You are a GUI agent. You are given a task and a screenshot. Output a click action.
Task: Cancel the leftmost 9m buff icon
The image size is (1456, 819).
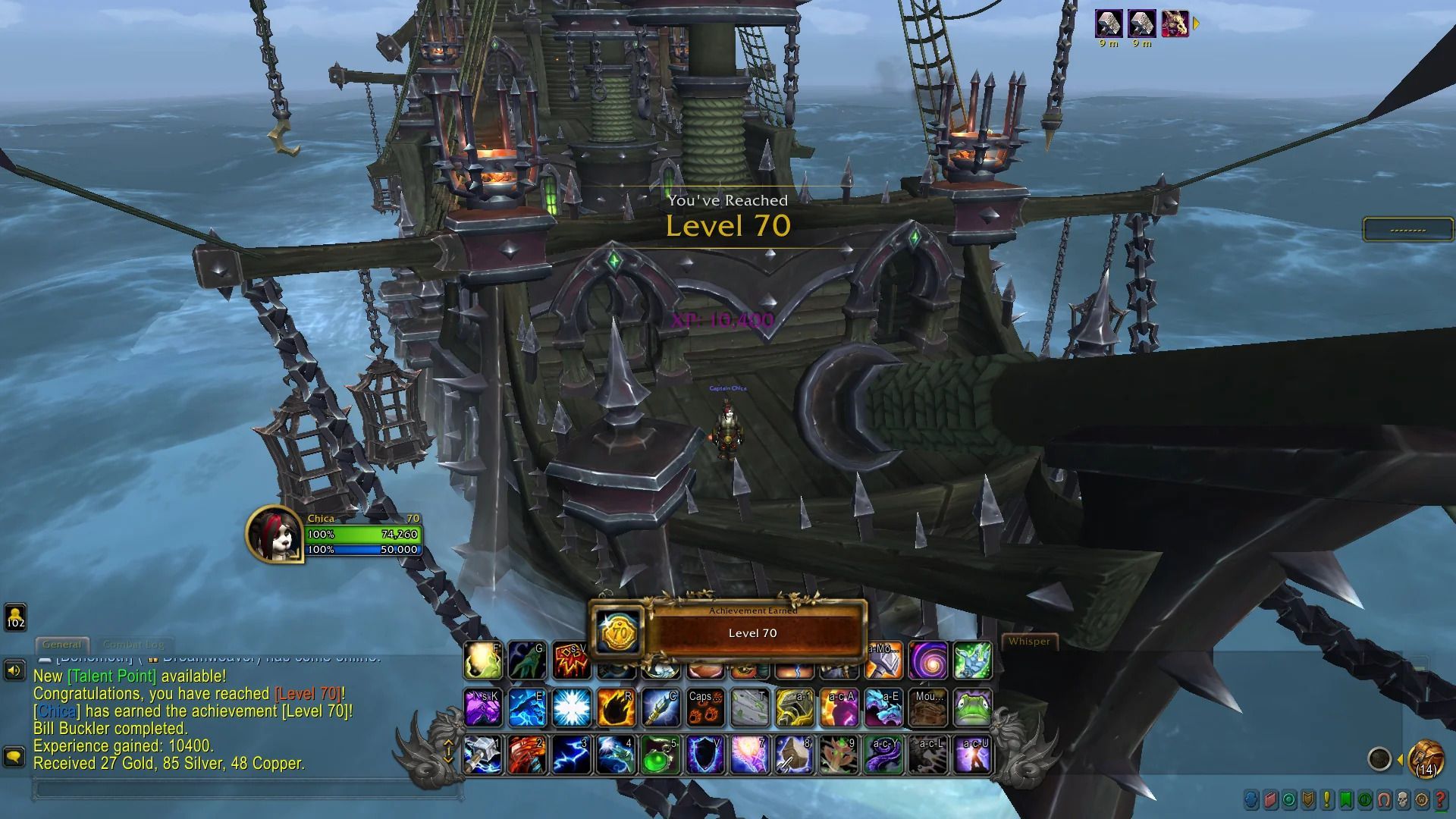click(1109, 24)
